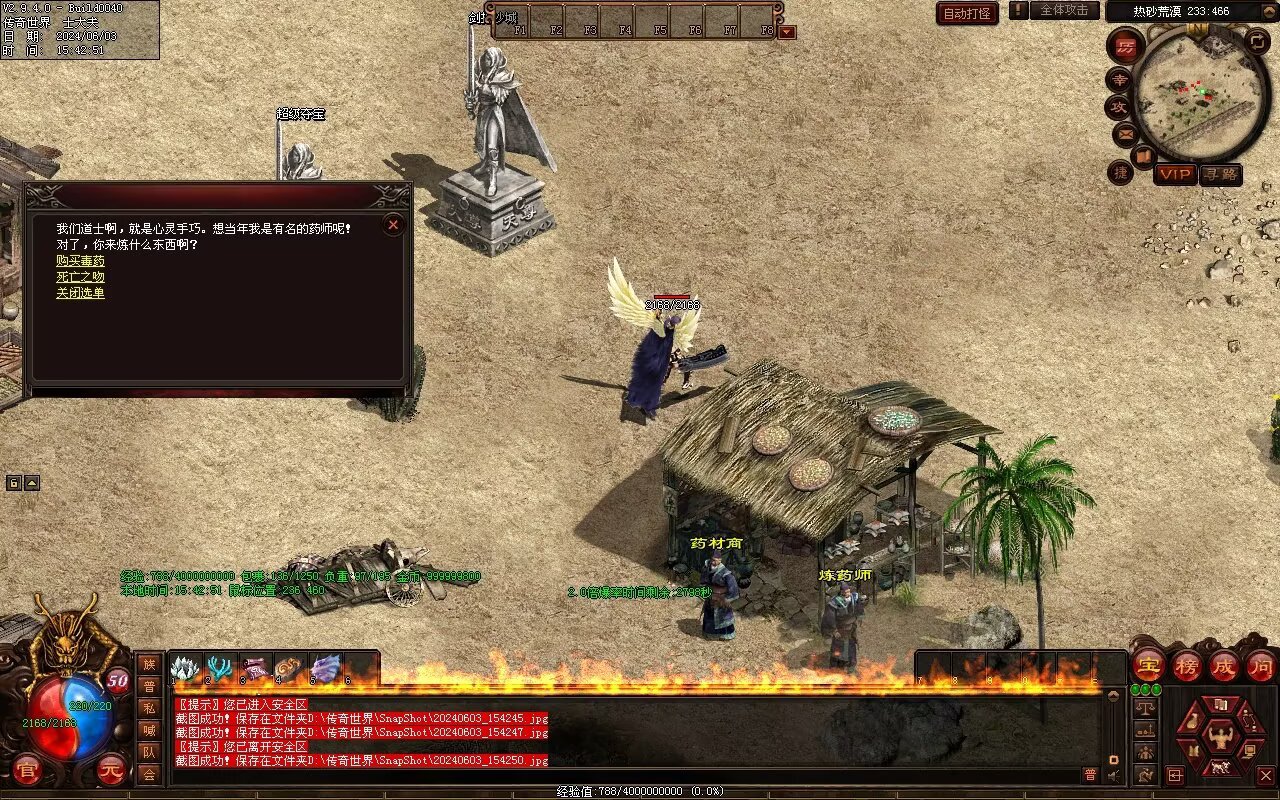1280x800 pixels.
Task: Open character panel via muscular figure icon
Action: [x=1220, y=738]
